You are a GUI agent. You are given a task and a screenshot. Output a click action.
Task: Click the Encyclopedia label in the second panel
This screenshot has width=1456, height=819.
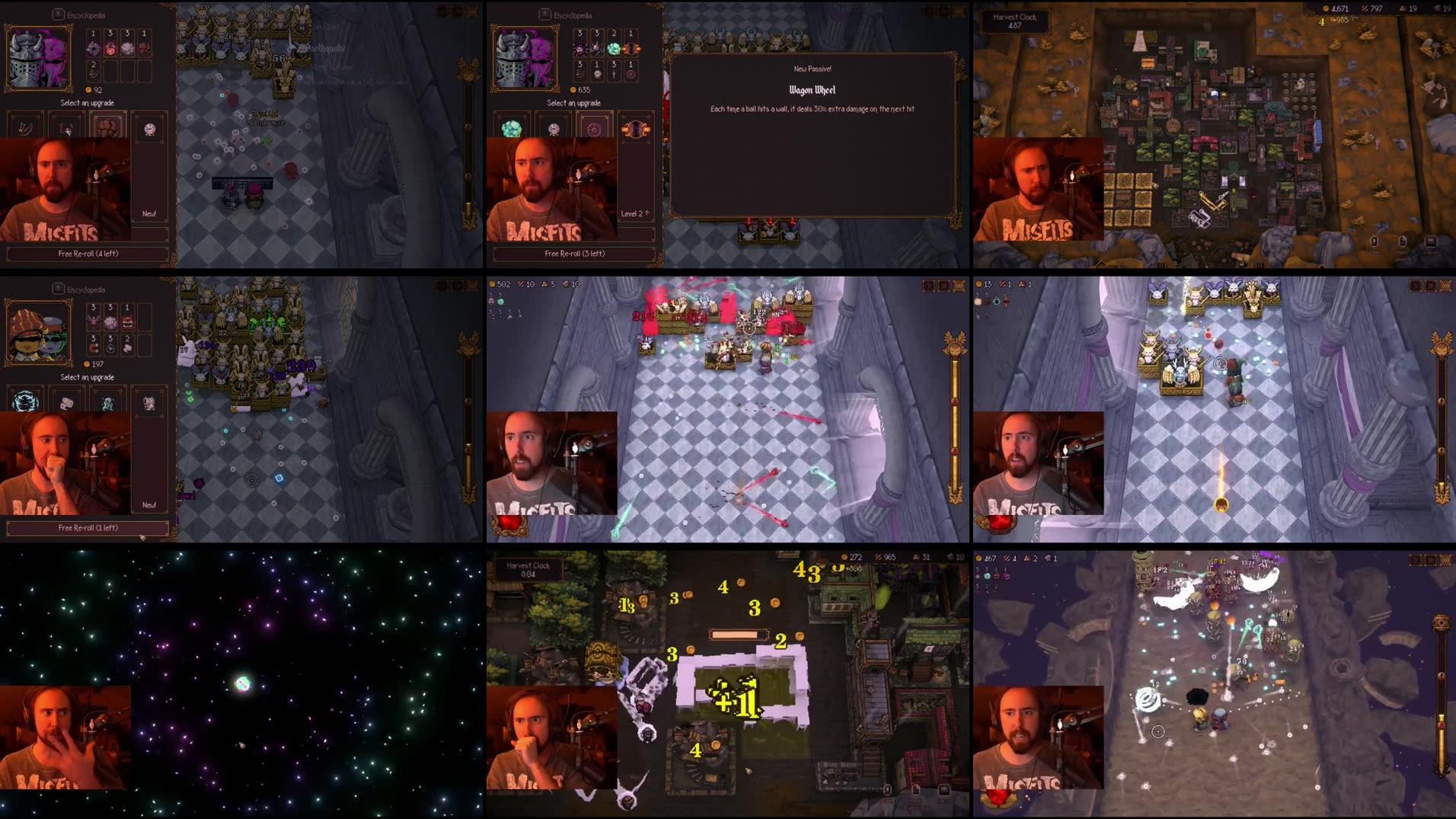(570, 14)
